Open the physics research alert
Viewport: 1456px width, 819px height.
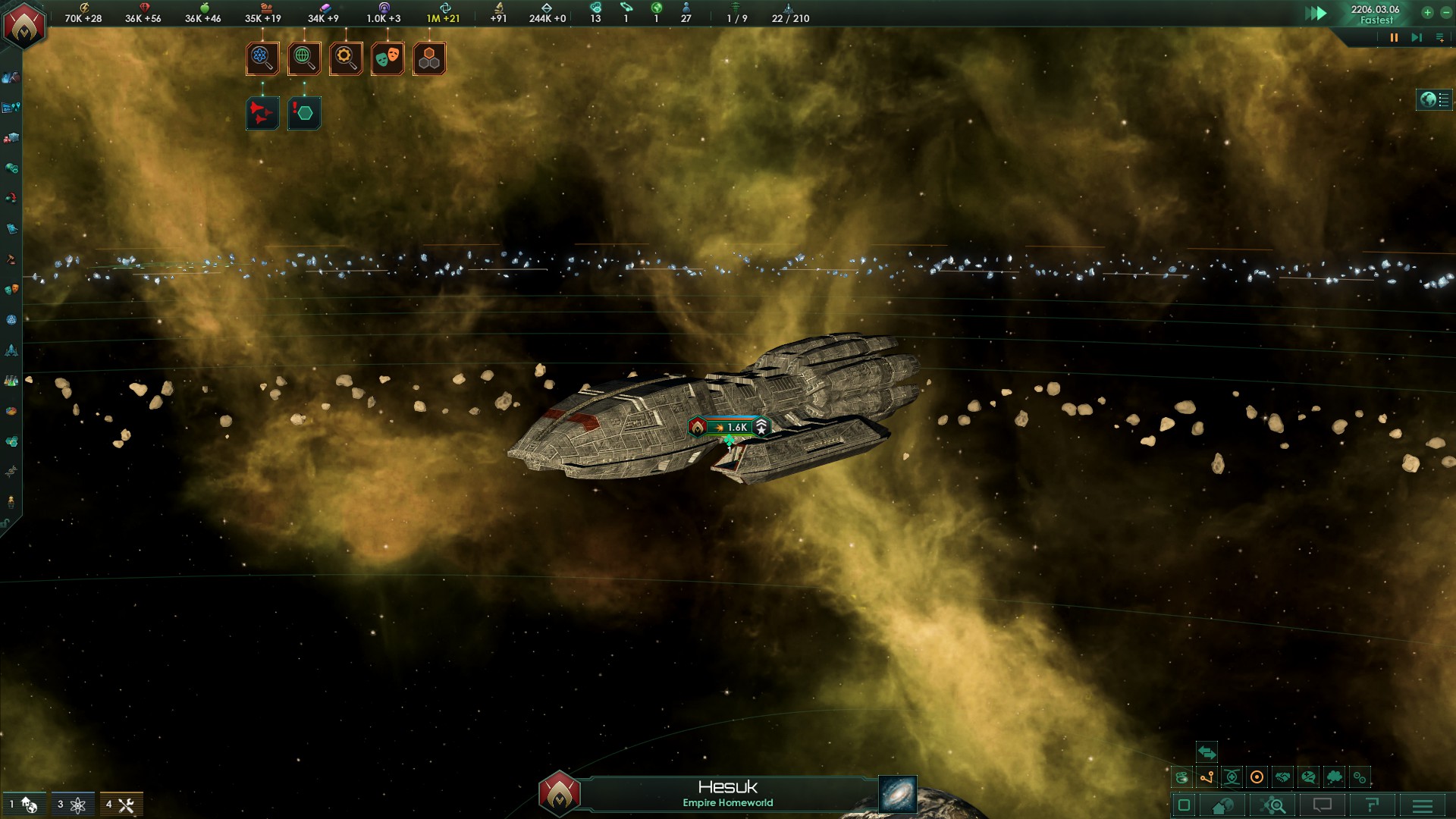pos(262,58)
